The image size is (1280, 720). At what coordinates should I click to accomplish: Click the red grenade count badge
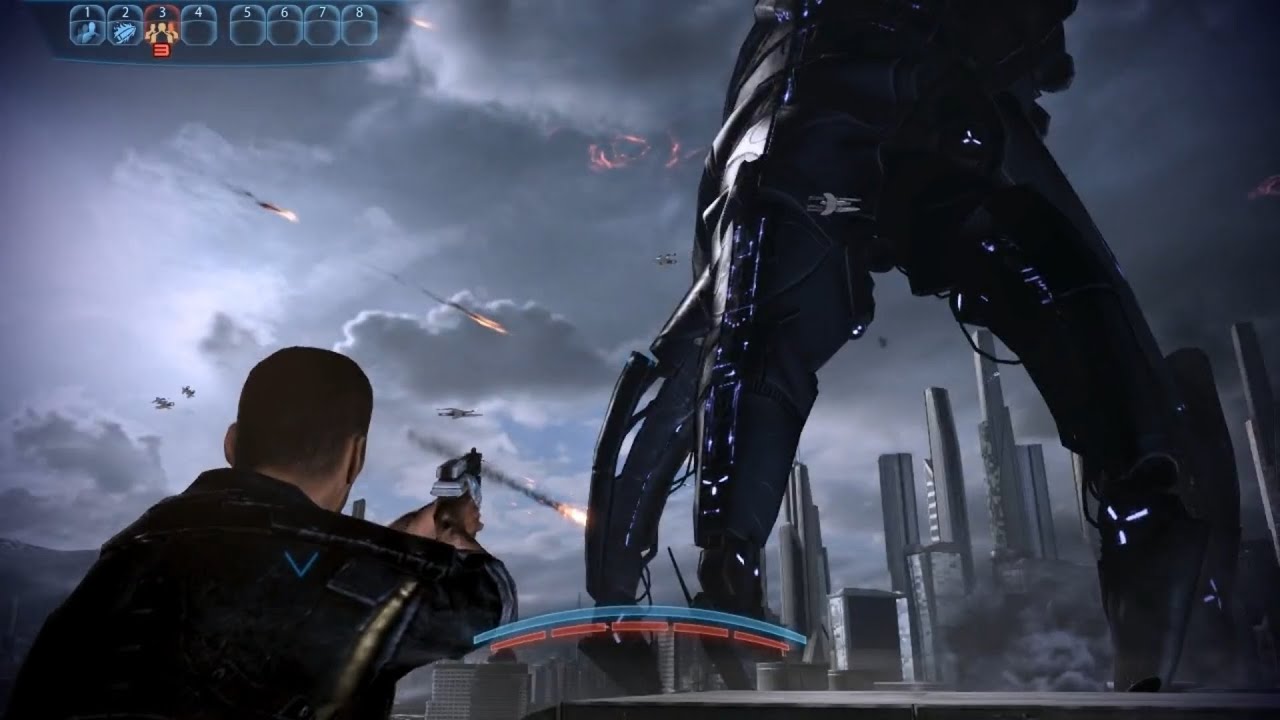161,48
